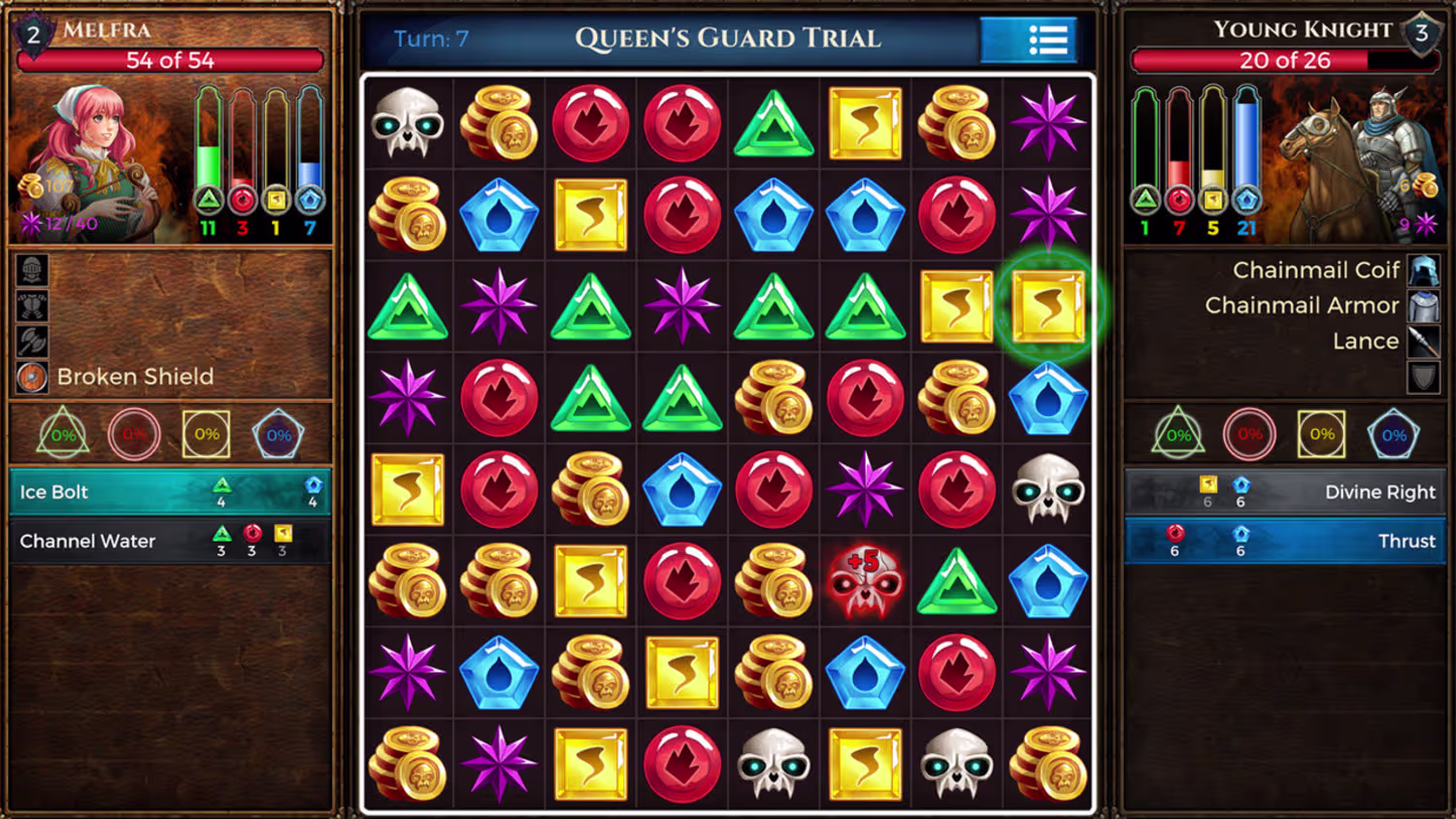Click Young Knight's empty shield slot icon
This screenshot has width=1456, height=819.
pos(1423,377)
